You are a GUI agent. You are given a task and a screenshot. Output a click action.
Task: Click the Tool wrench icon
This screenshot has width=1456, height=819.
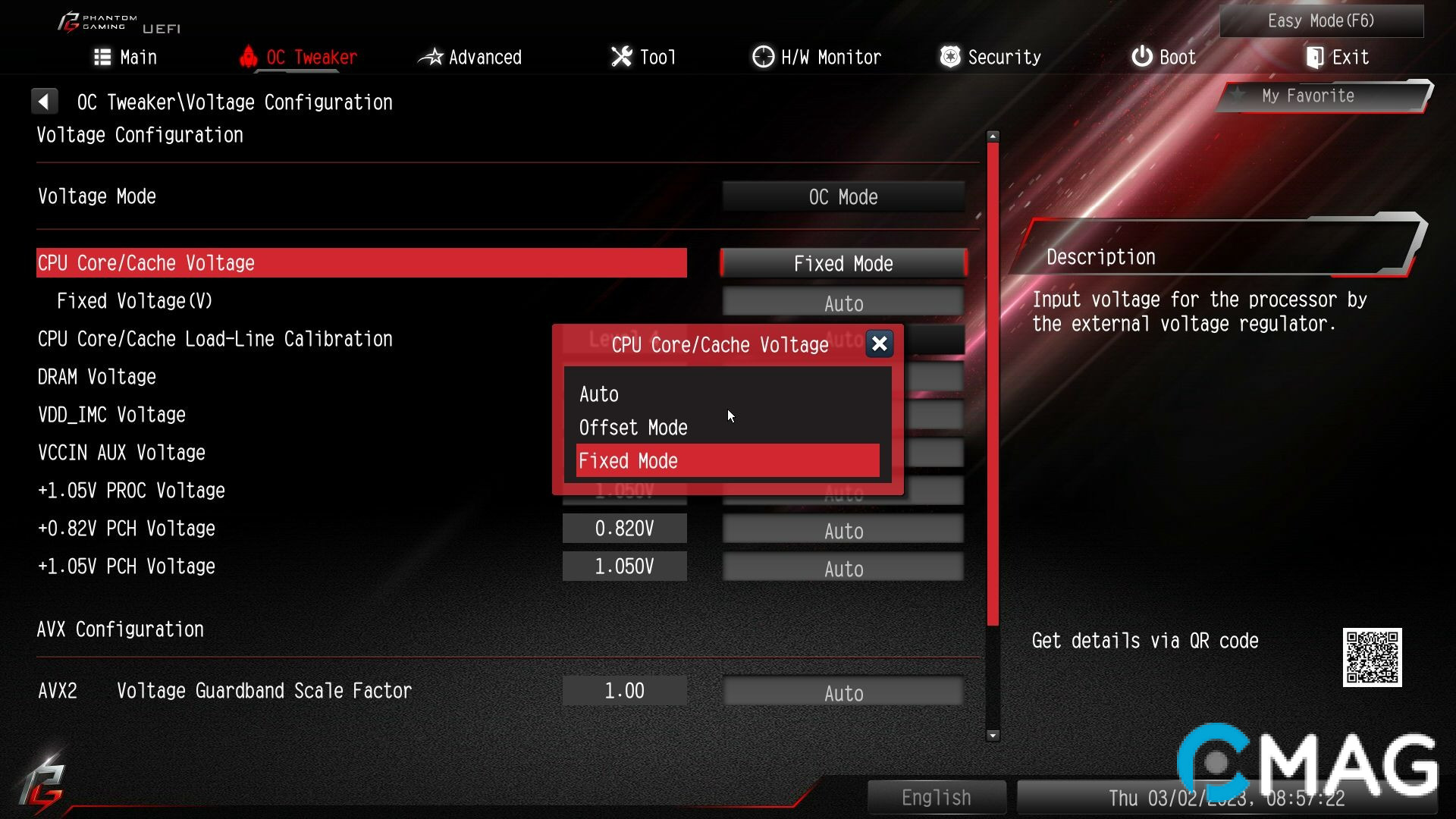tap(620, 56)
